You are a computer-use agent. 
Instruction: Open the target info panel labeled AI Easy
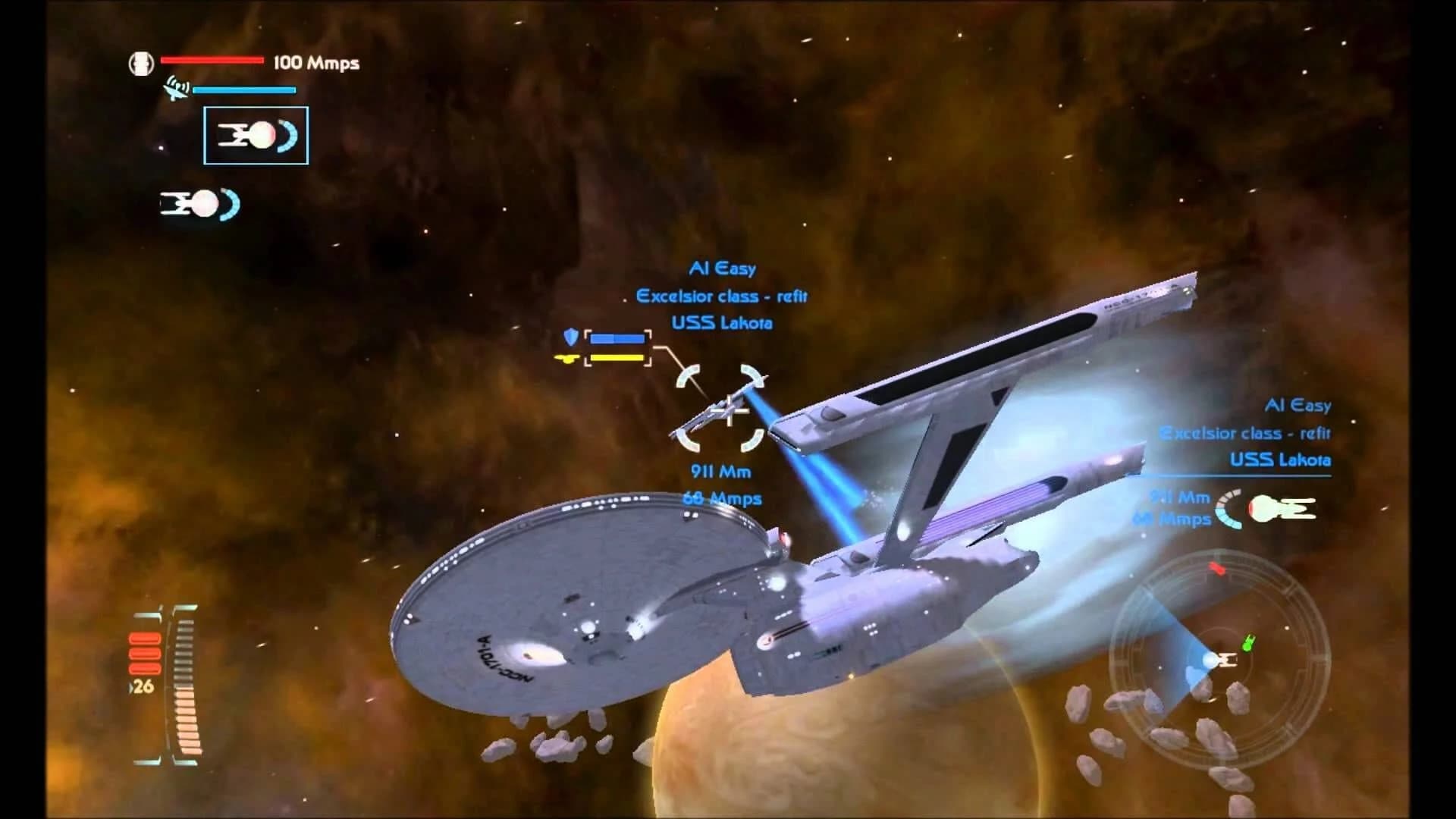[x=724, y=268]
